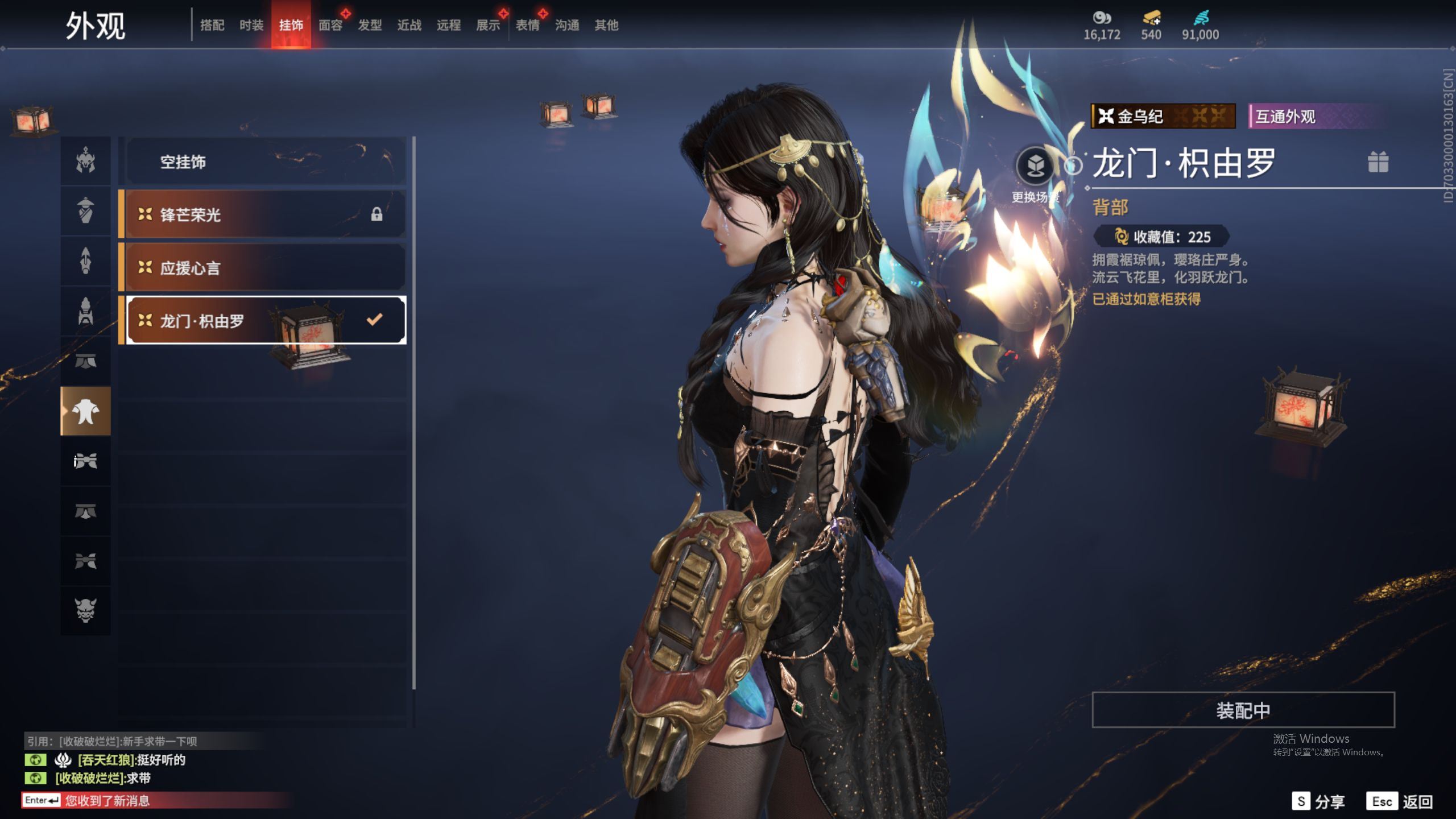
Task: Switch to the 搭配 tab
Action: point(212,25)
